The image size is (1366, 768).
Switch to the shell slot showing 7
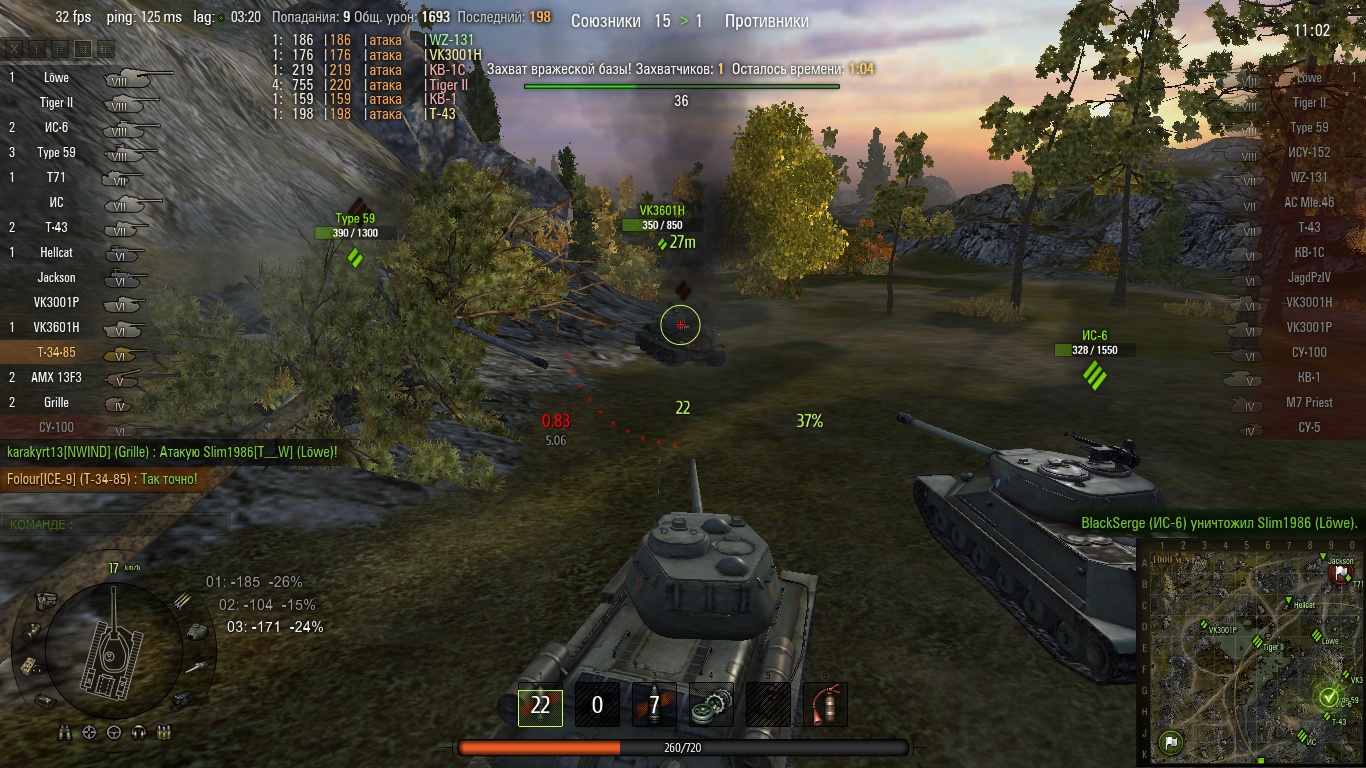(654, 706)
